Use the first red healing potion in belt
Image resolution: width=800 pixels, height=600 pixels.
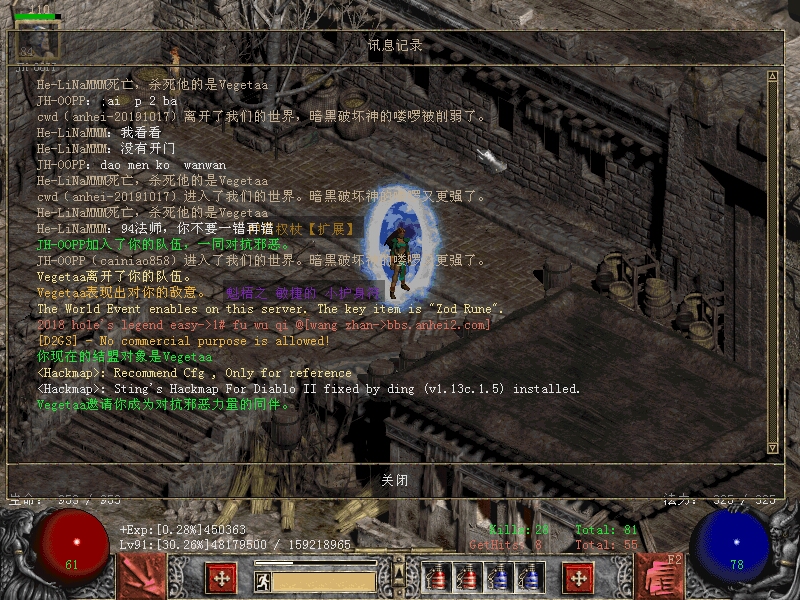[x=436, y=578]
